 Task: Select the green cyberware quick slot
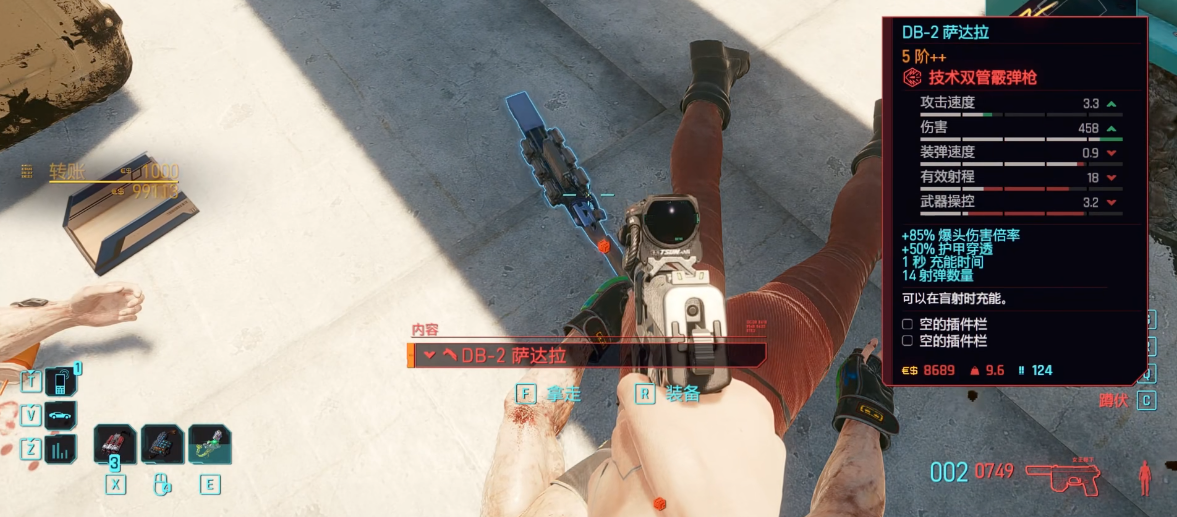[209, 444]
